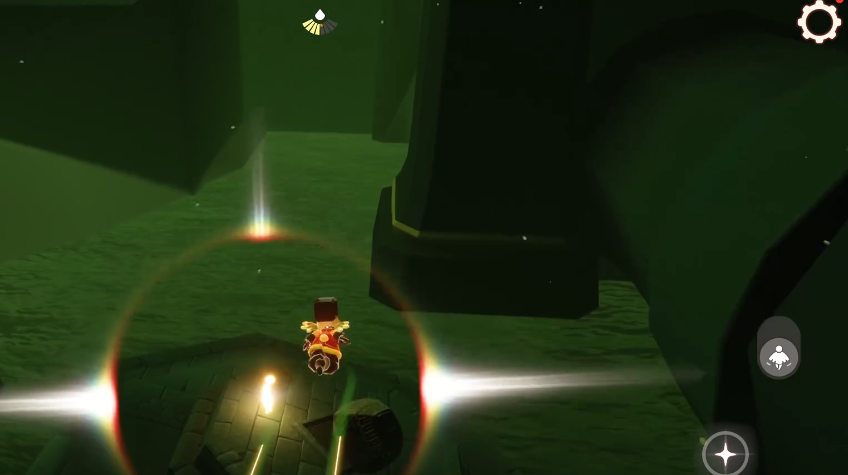Viewport: 848px width, 475px height.
Task: Open the settings gear menu
Action: point(819,22)
